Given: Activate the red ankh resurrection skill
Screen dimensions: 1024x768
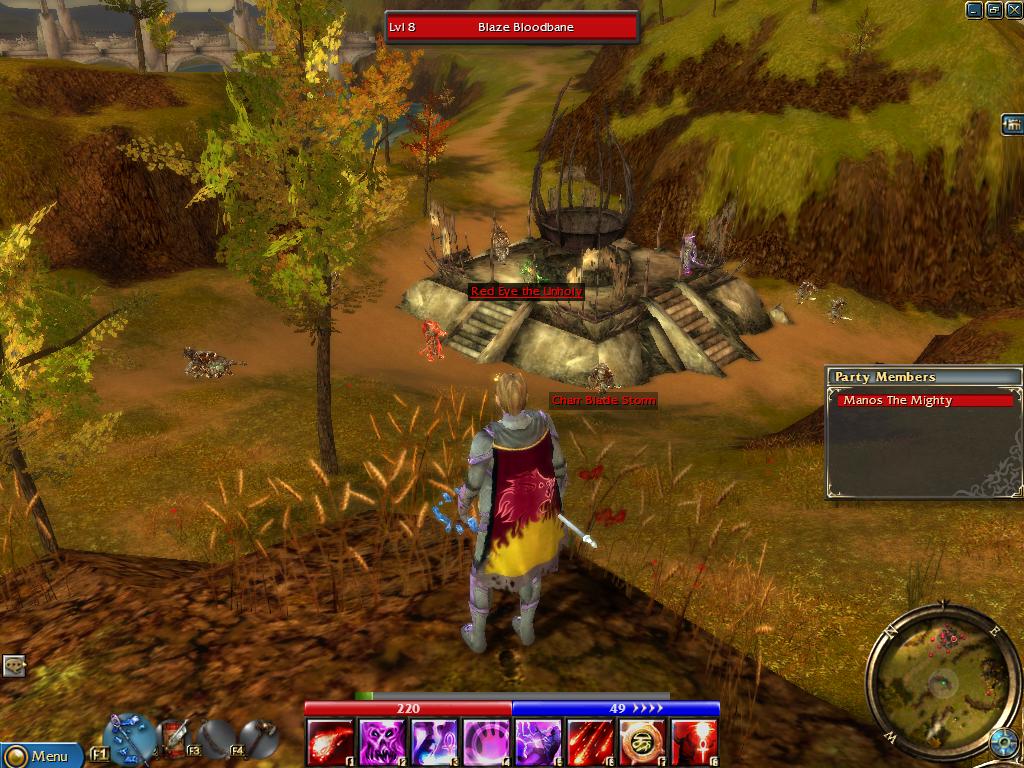Looking at the screenshot, I should click(x=694, y=743).
